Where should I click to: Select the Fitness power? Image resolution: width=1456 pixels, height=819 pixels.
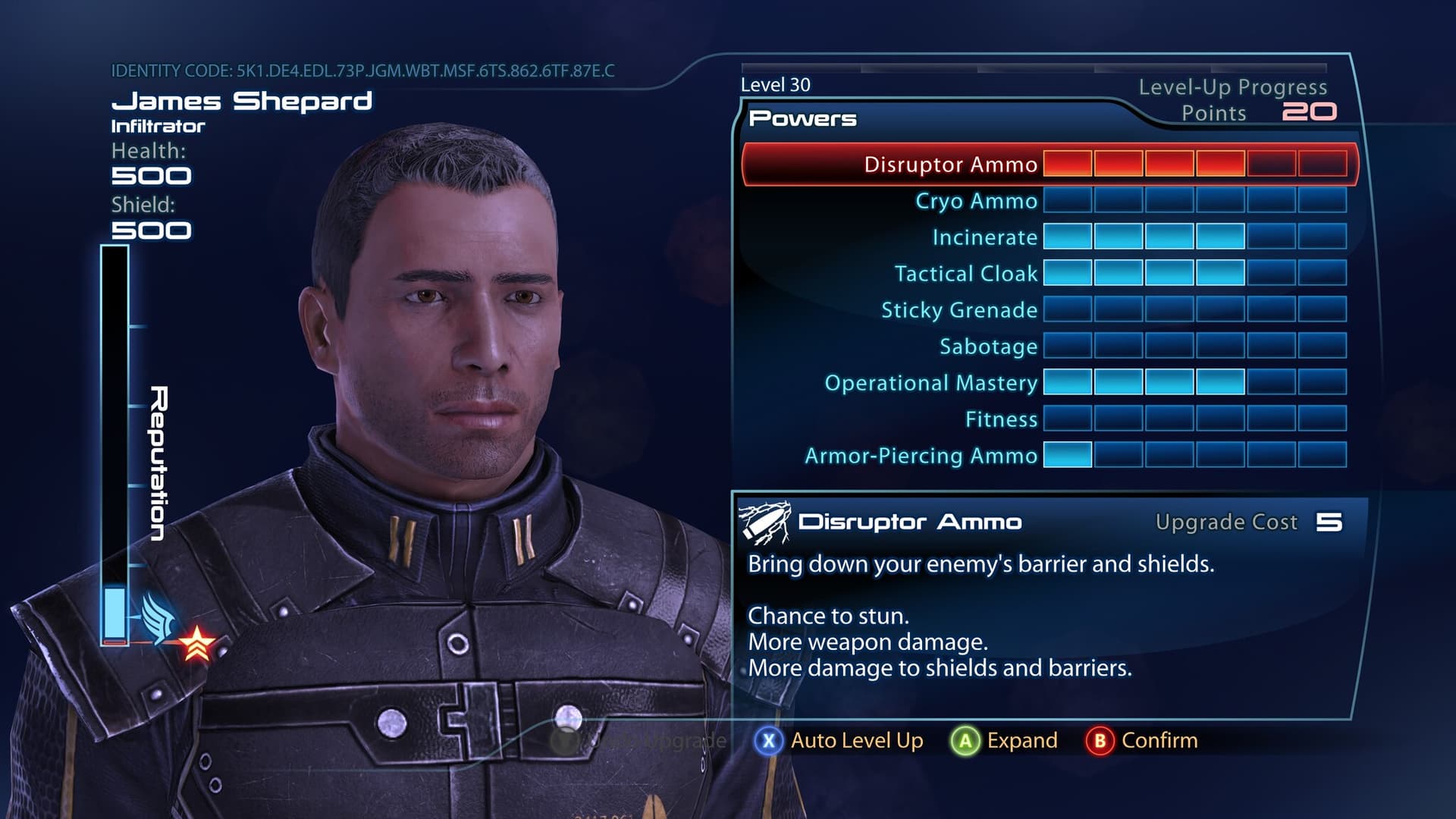[x=1000, y=419]
